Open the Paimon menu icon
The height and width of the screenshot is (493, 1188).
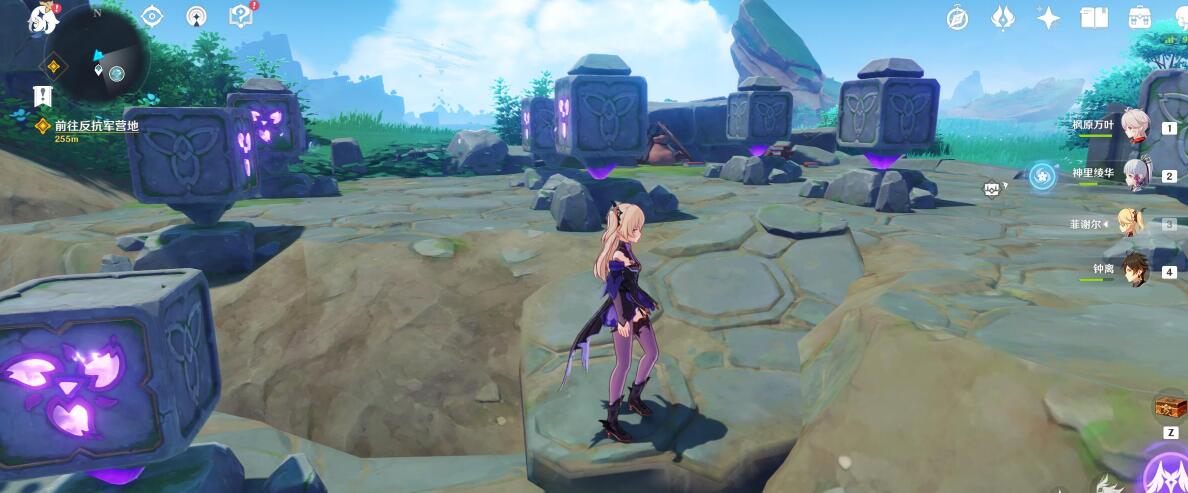[x=44, y=17]
